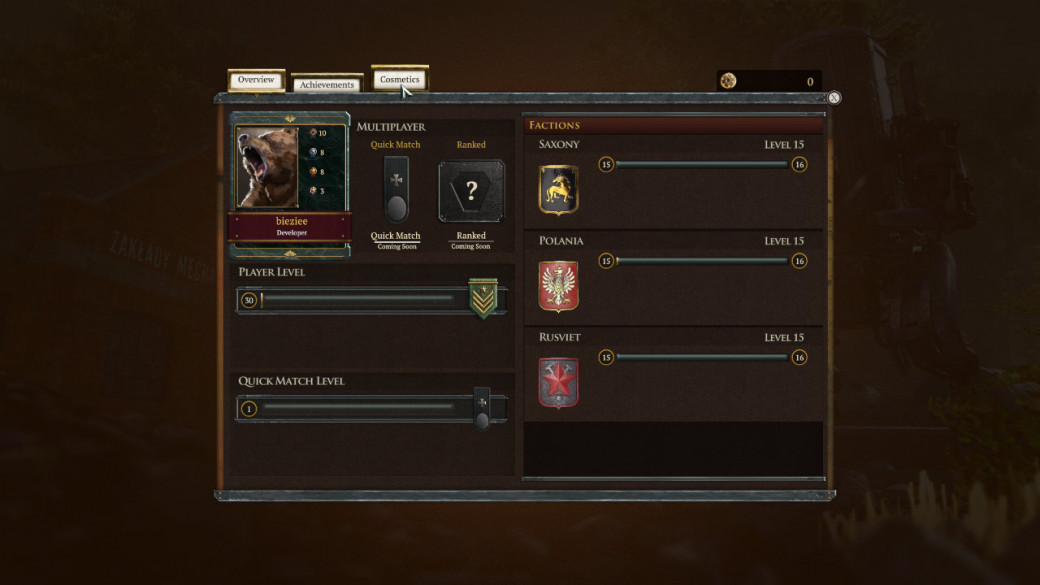
Task: Choose the Quick Match mode badge
Action: pyautogui.click(x=396, y=189)
